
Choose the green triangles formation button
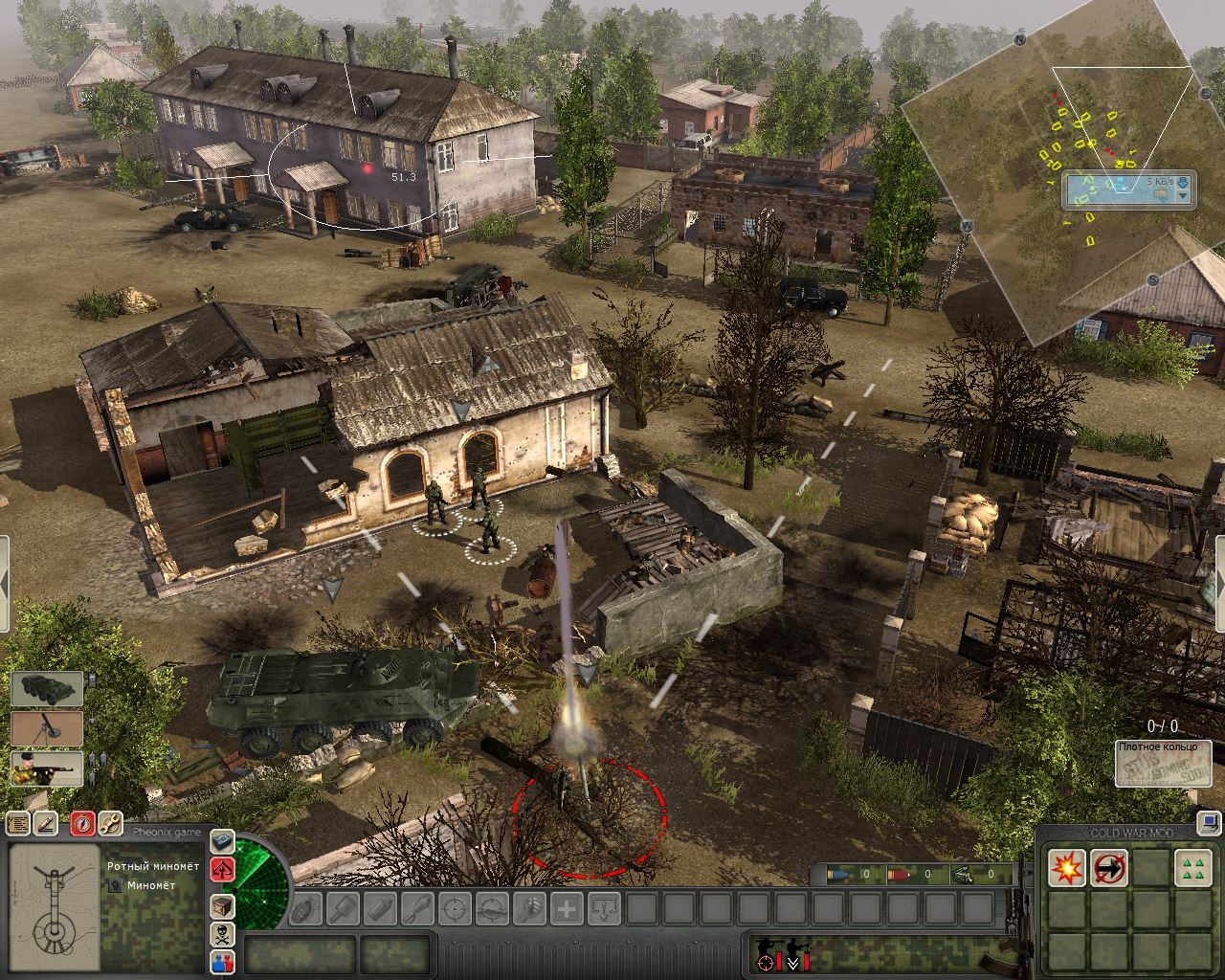[1192, 868]
